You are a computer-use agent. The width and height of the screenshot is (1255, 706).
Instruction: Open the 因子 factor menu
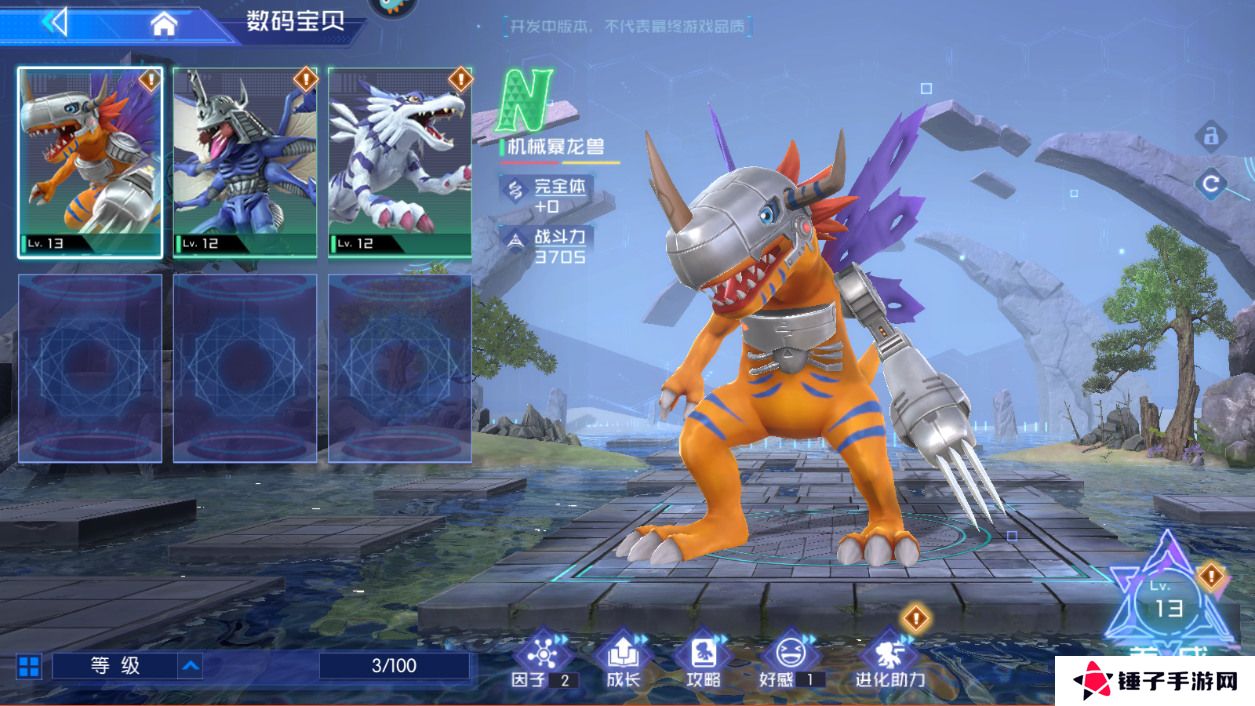point(544,660)
